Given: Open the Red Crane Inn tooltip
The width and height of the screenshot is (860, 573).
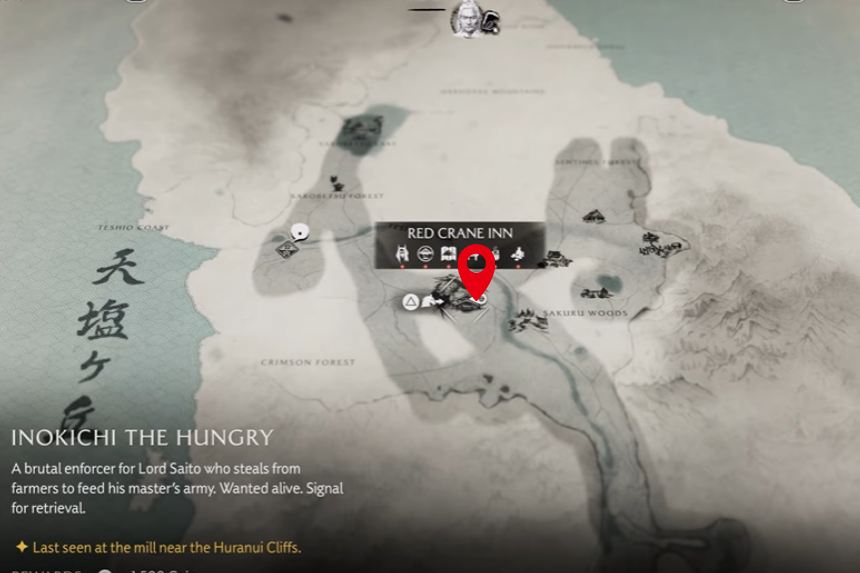Looking at the screenshot, I should (x=460, y=233).
